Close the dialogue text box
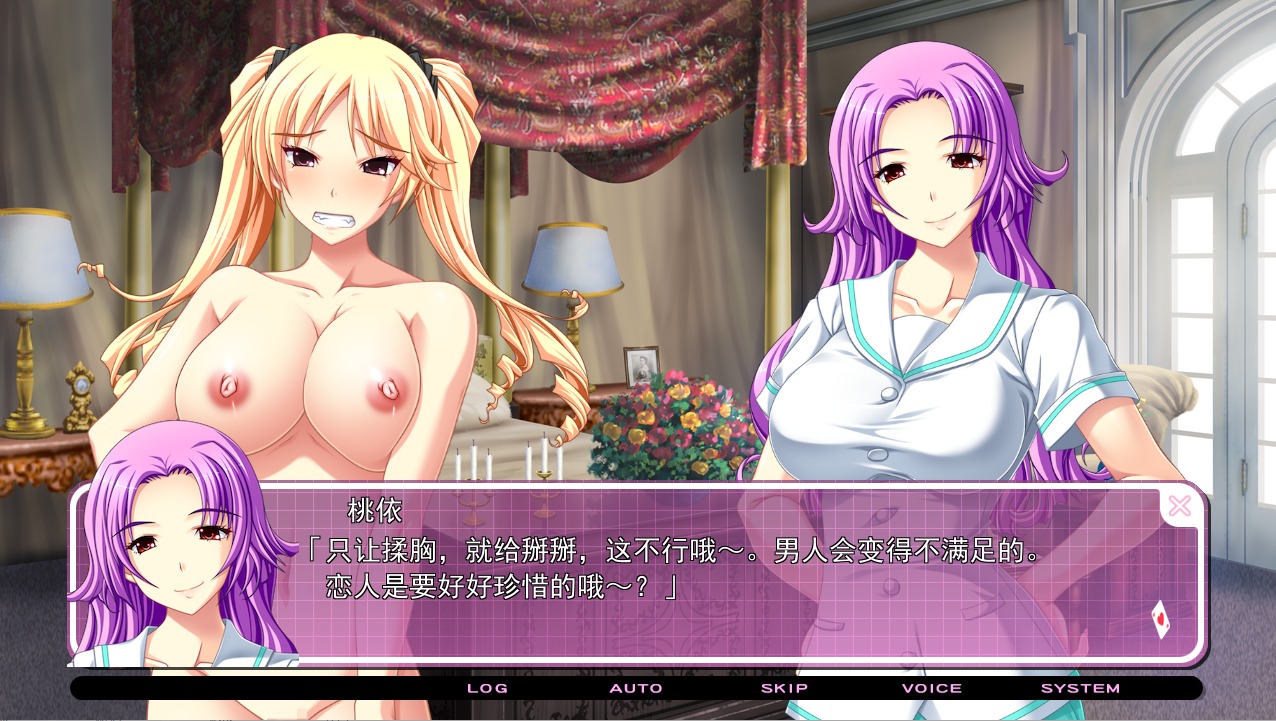This screenshot has height=721, width=1276. pos(1179,506)
